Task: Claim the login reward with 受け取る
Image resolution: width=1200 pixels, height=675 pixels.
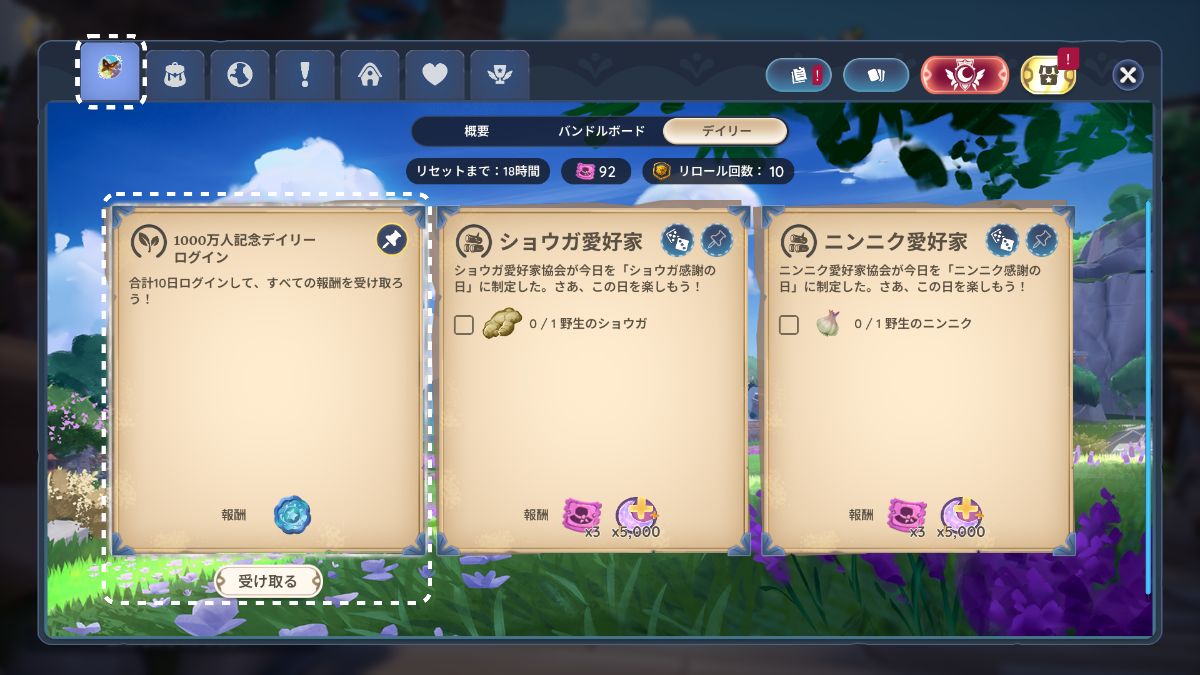Action: pyautogui.click(x=268, y=581)
